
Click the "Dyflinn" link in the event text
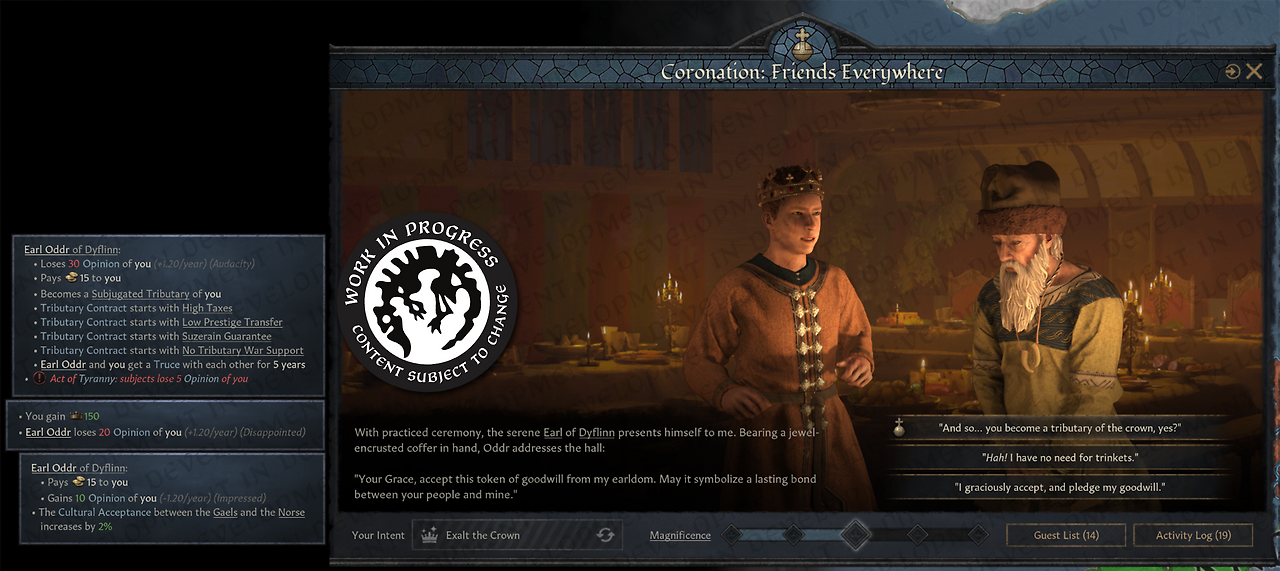tap(597, 433)
